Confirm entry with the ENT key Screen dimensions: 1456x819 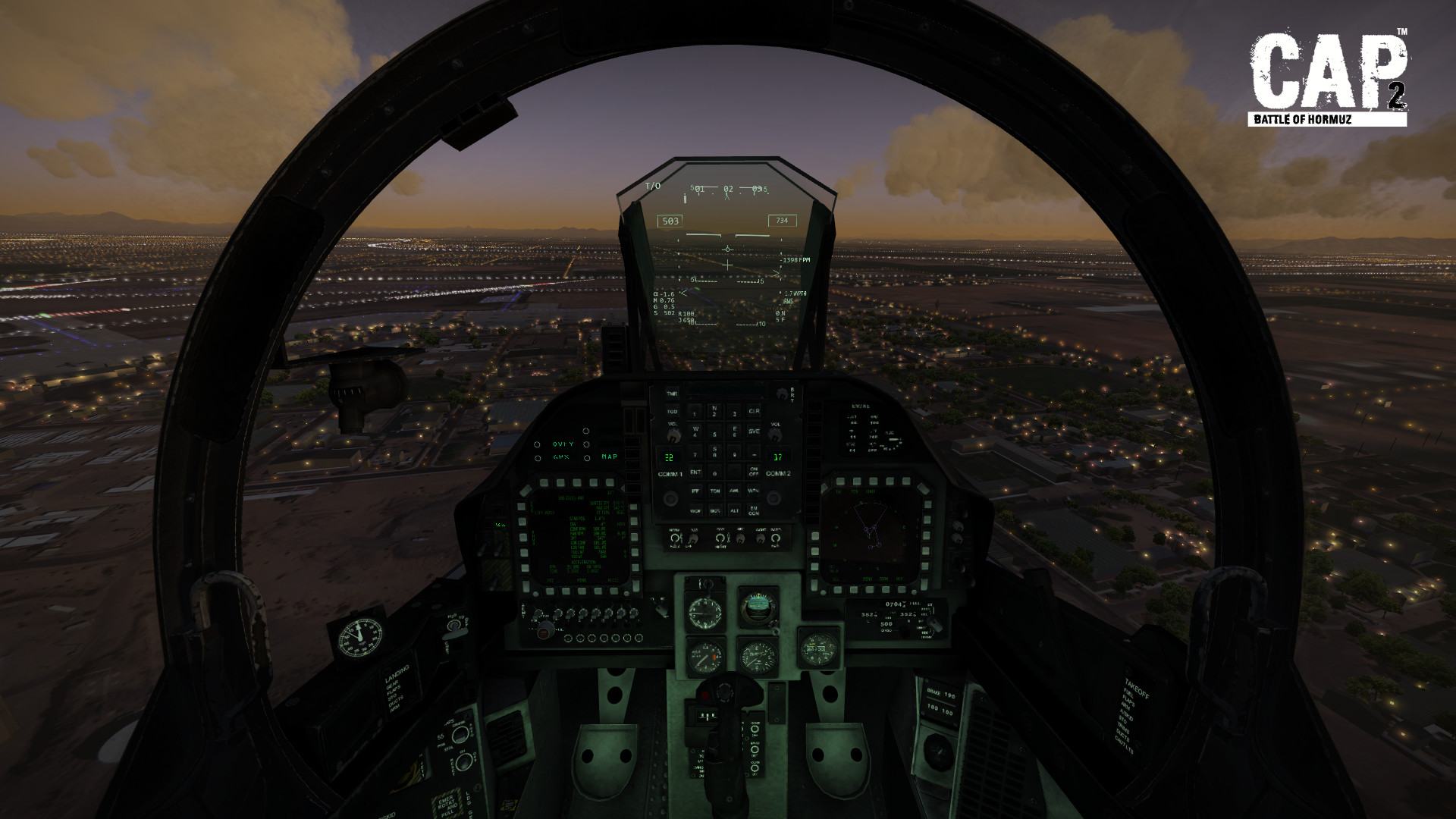(695, 472)
